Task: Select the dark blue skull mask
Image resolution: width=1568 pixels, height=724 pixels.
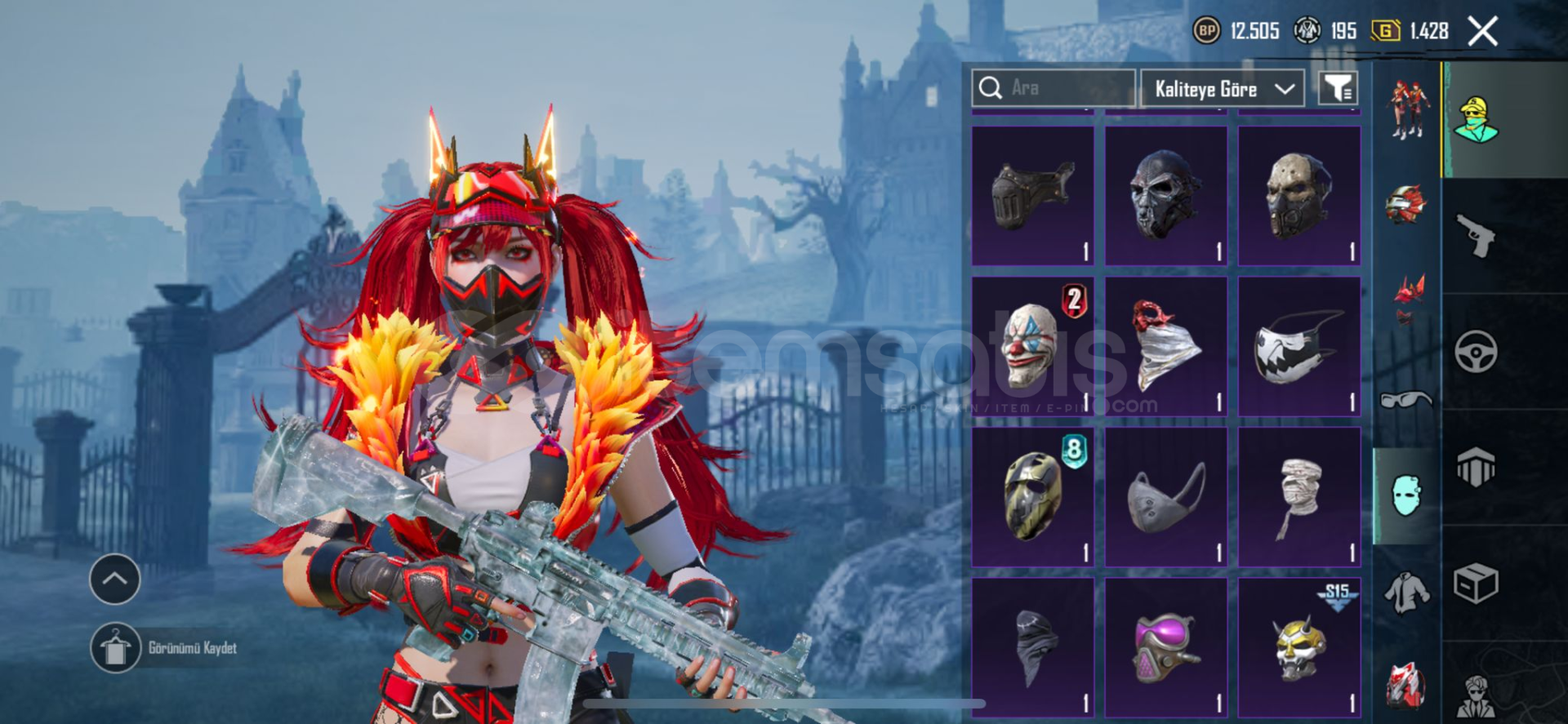Action: coord(1165,196)
